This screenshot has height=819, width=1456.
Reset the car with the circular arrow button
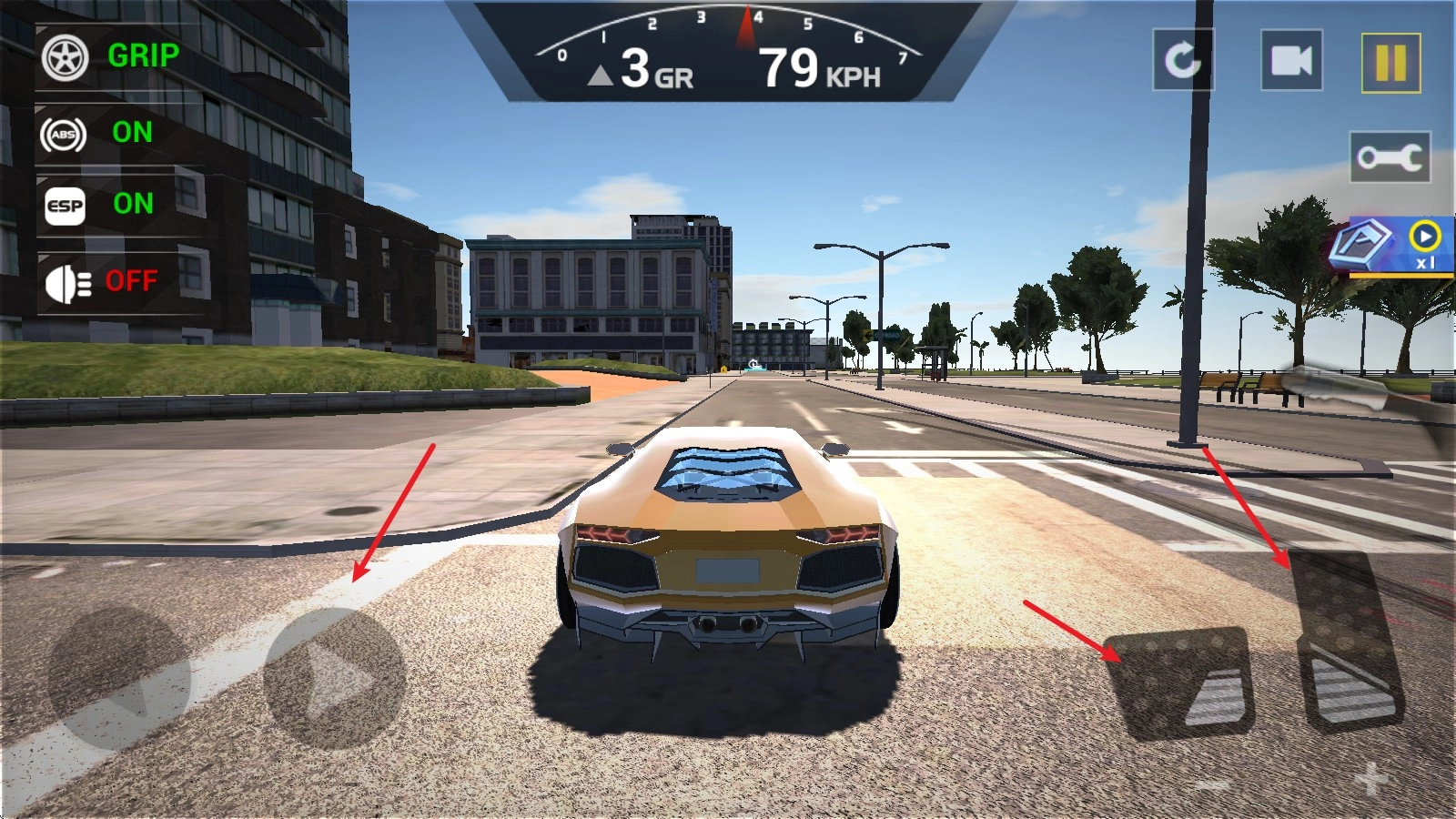(x=1183, y=61)
